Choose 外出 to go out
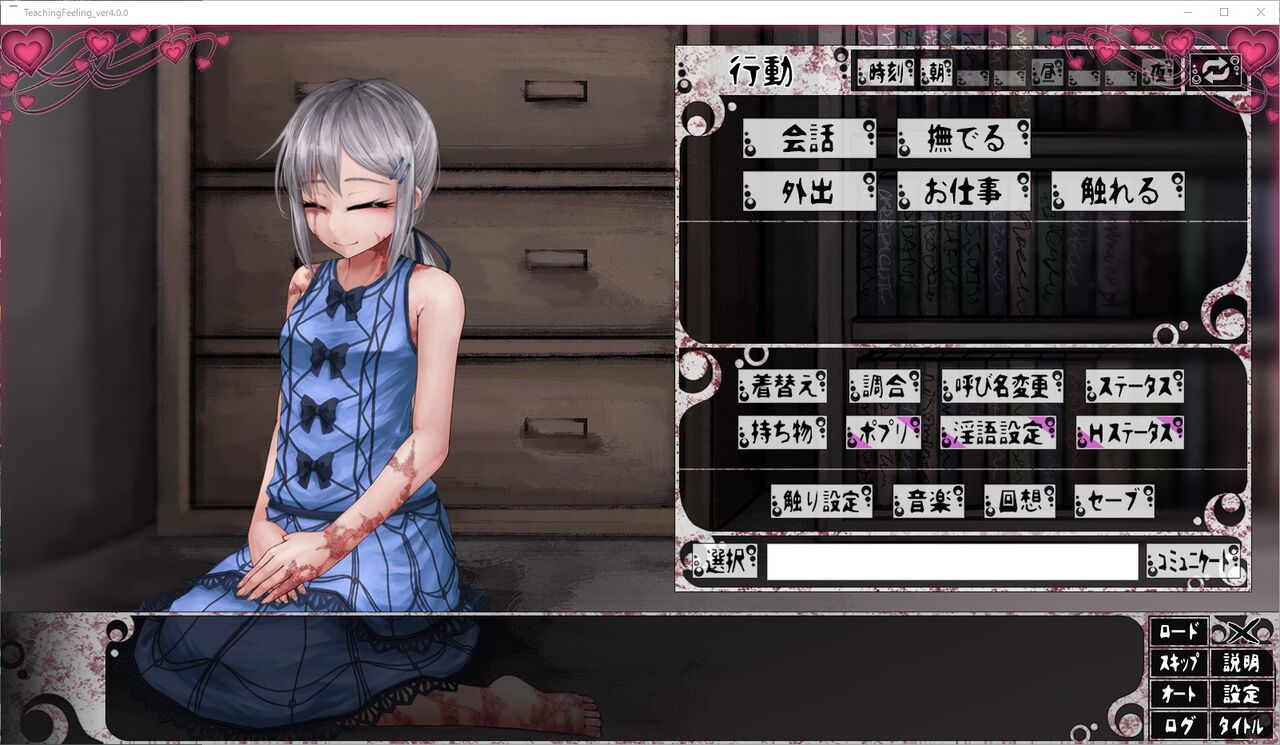This screenshot has width=1280, height=745. pos(810,192)
